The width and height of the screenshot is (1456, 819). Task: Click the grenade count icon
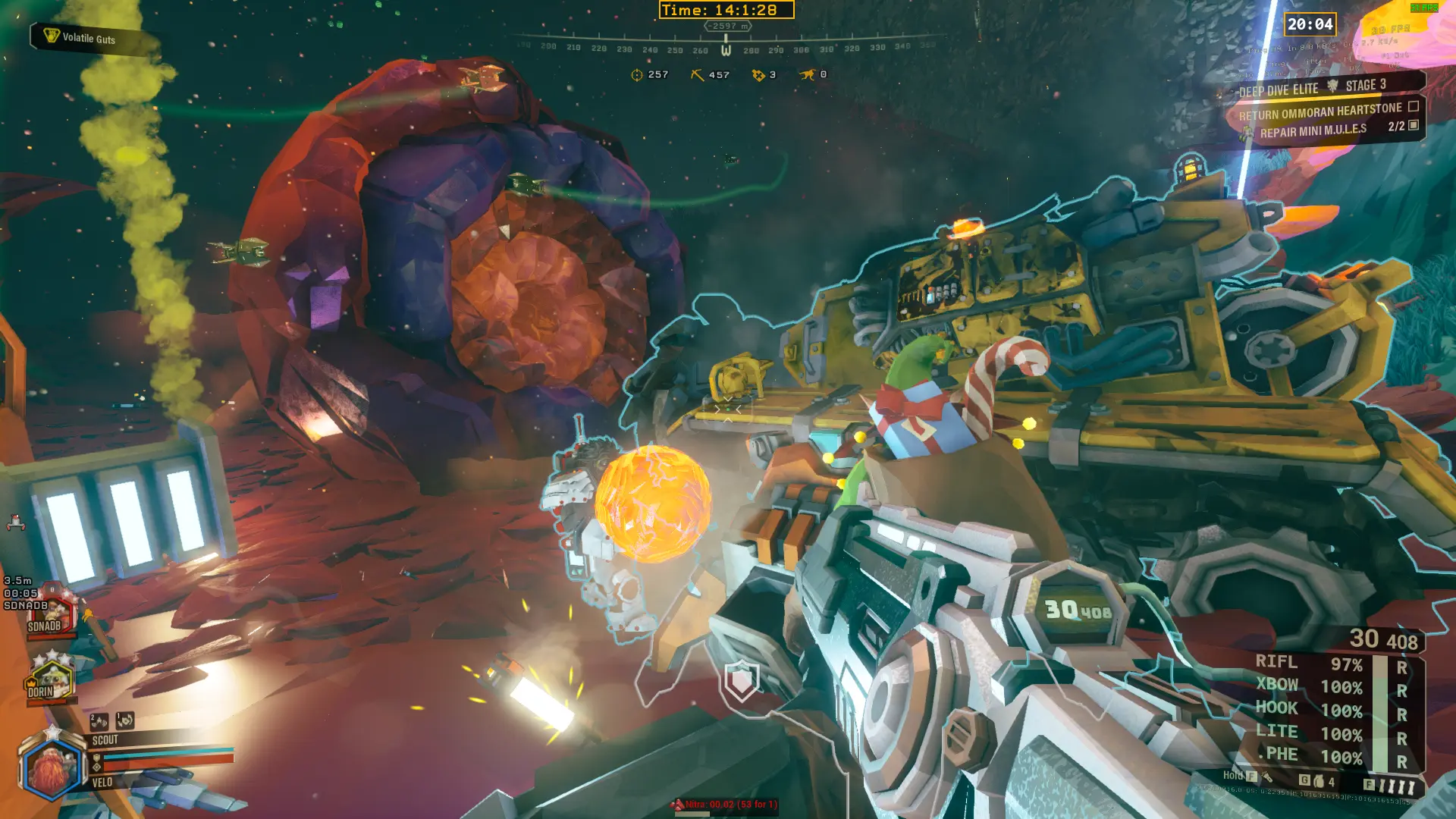pyautogui.click(x=1319, y=781)
